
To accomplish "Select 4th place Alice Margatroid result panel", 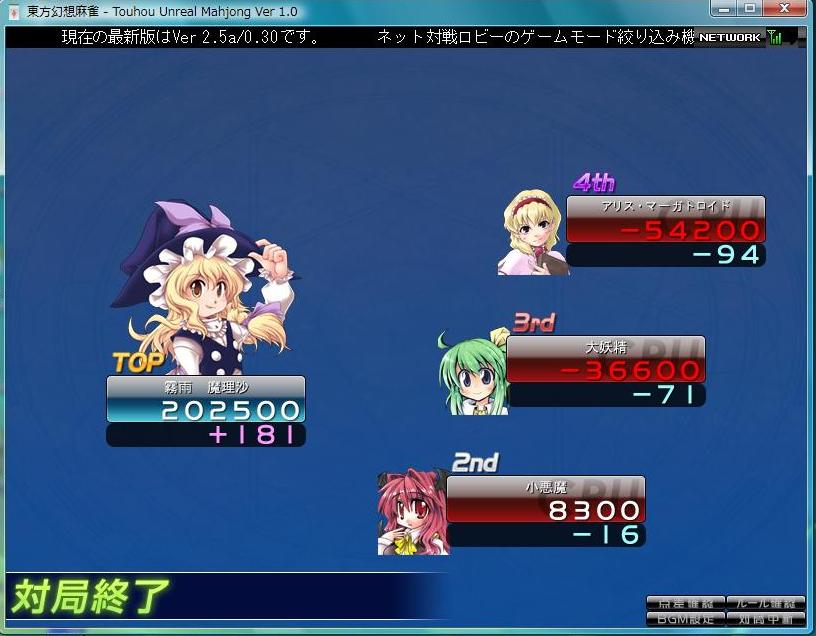I will (665, 230).
